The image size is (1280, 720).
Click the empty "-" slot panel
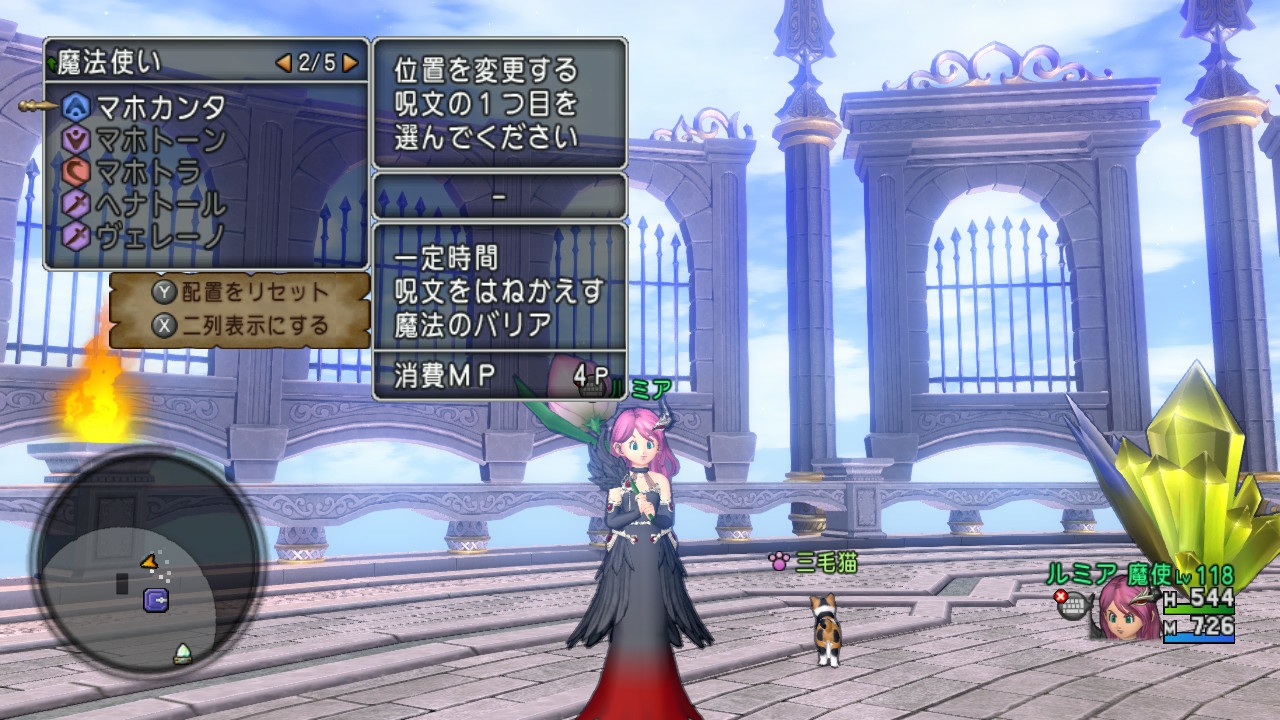click(497, 196)
